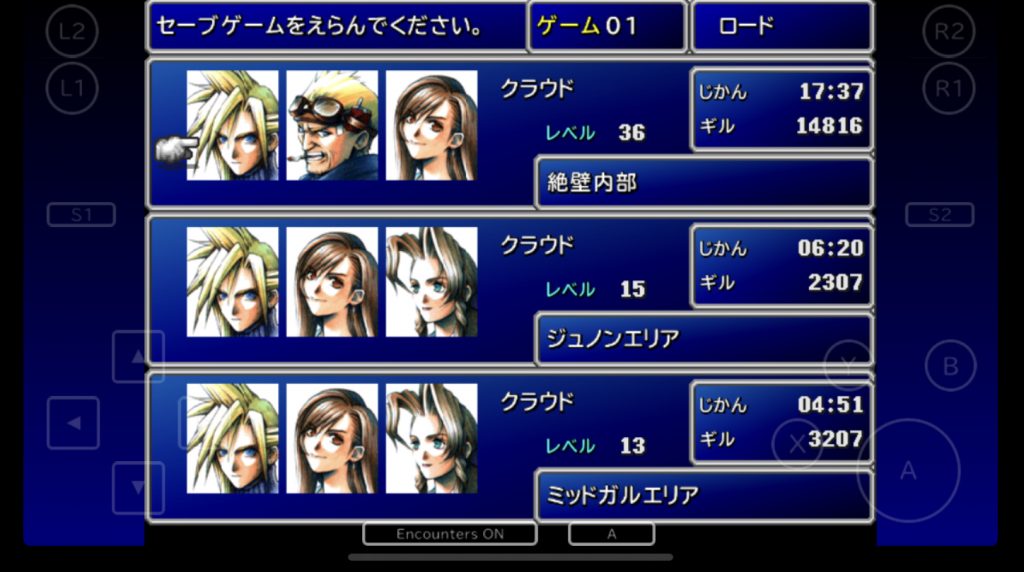Screen dimensions: 1024x572
Task: Choose the ジュノンエリア save file
Action: coord(510,290)
